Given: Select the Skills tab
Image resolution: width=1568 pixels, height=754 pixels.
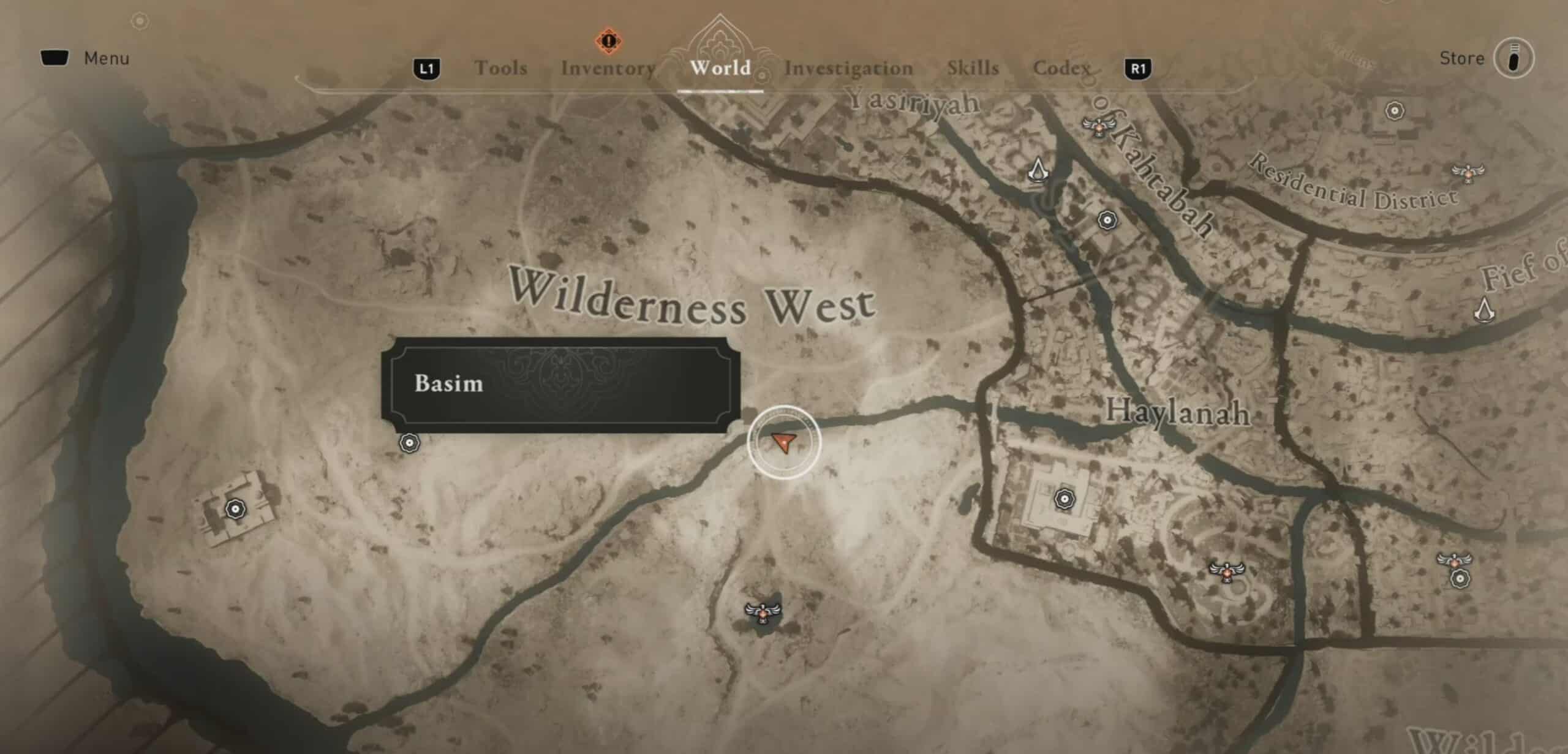Looking at the screenshot, I should pos(973,69).
